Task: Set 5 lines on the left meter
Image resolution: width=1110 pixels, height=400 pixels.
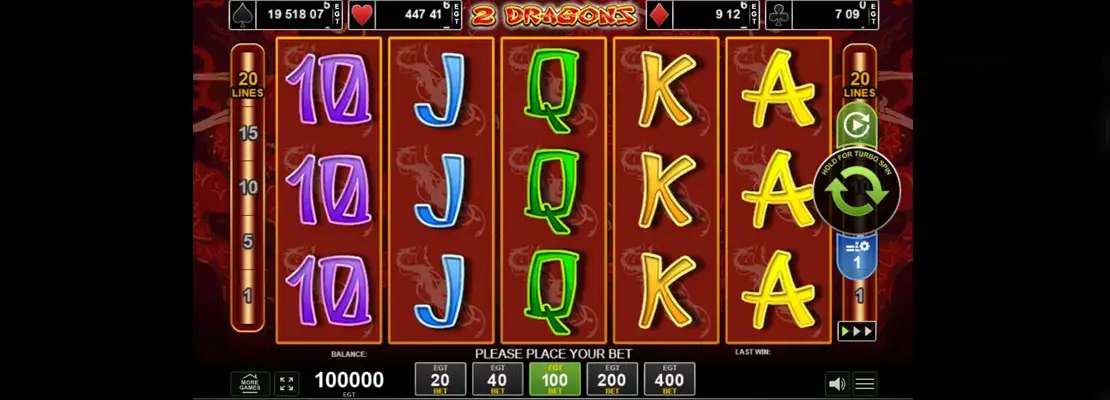Action: pyautogui.click(x=247, y=241)
